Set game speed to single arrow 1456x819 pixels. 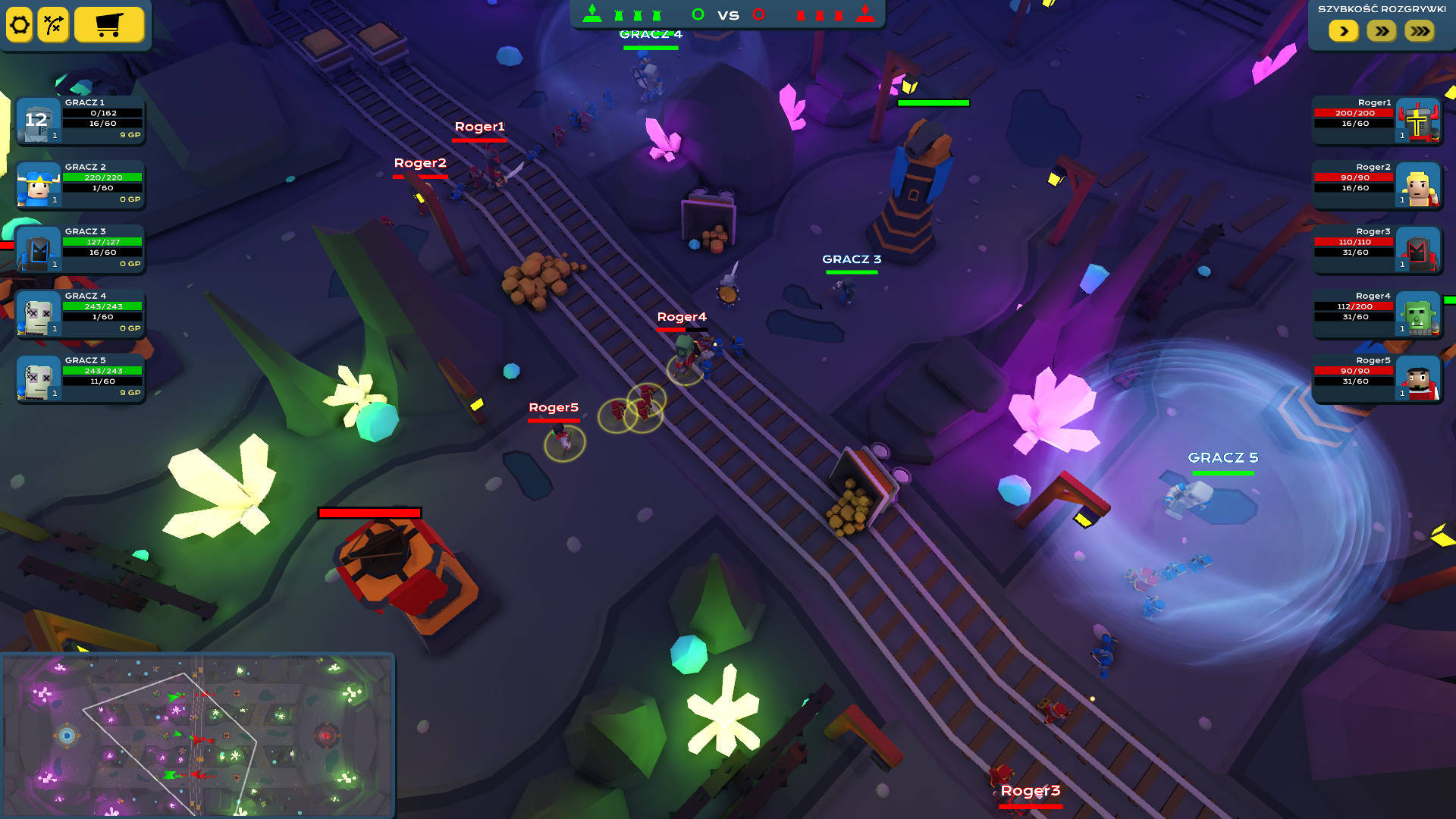1343,31
